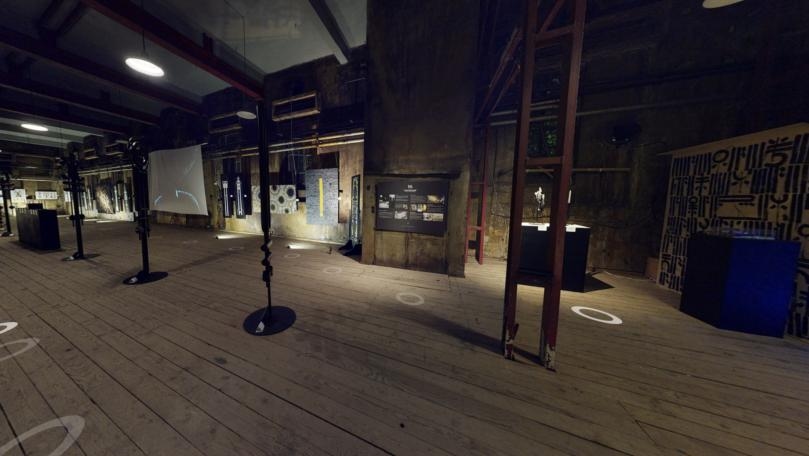809x456 pixels.
Task: Jump to the bright waypoint ring beside the red ladder
Action: (x=596, y=315)
